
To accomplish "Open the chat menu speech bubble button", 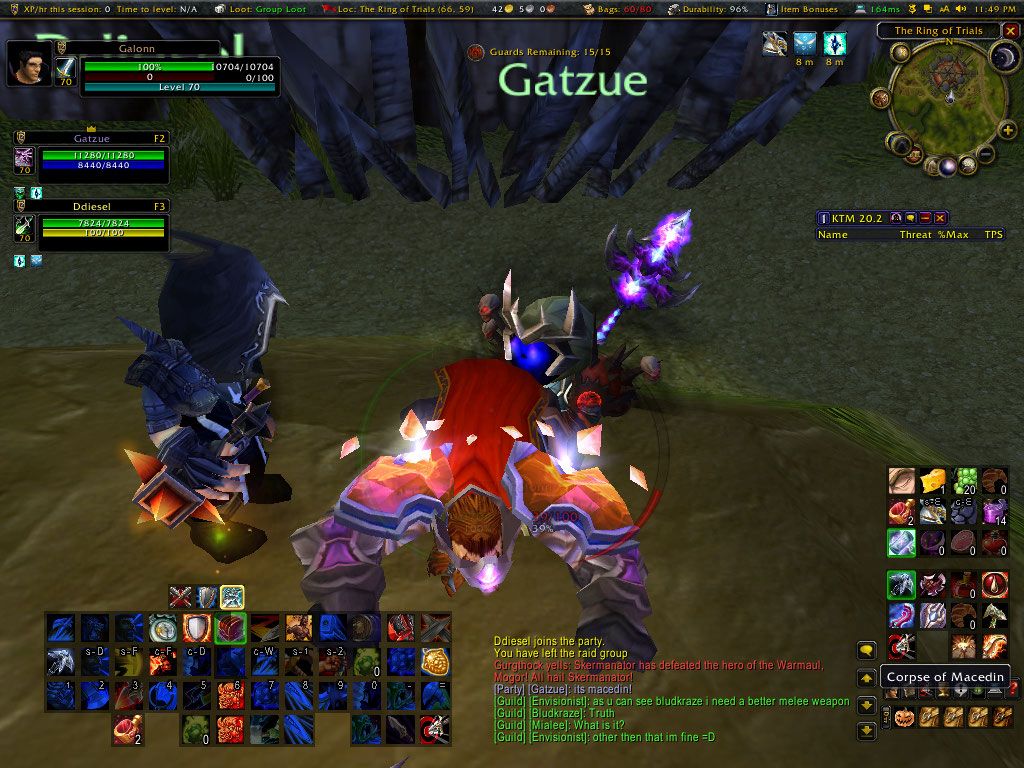I will (867, 650).
